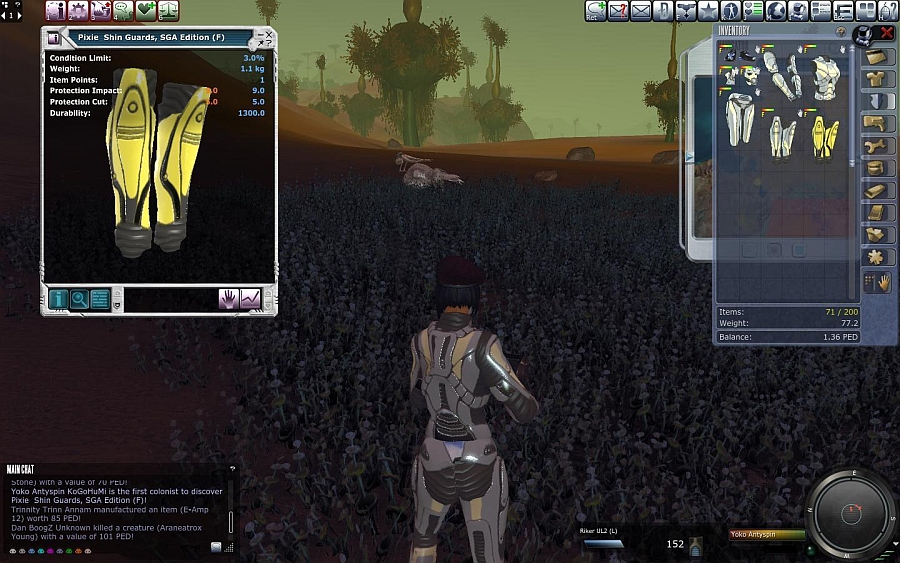Screen dimensions: 900x563
Task: Select the yellow Pixie Shin Guards in inventory
Action: point(825,138)
